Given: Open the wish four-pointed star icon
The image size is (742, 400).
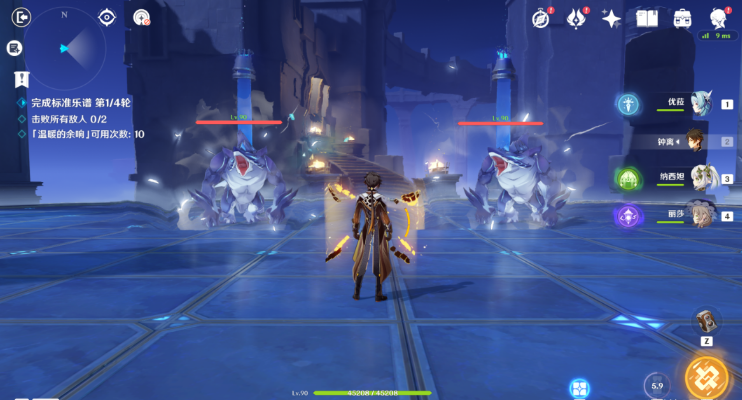Looking at the screenshot, I should tap(611, 18).
